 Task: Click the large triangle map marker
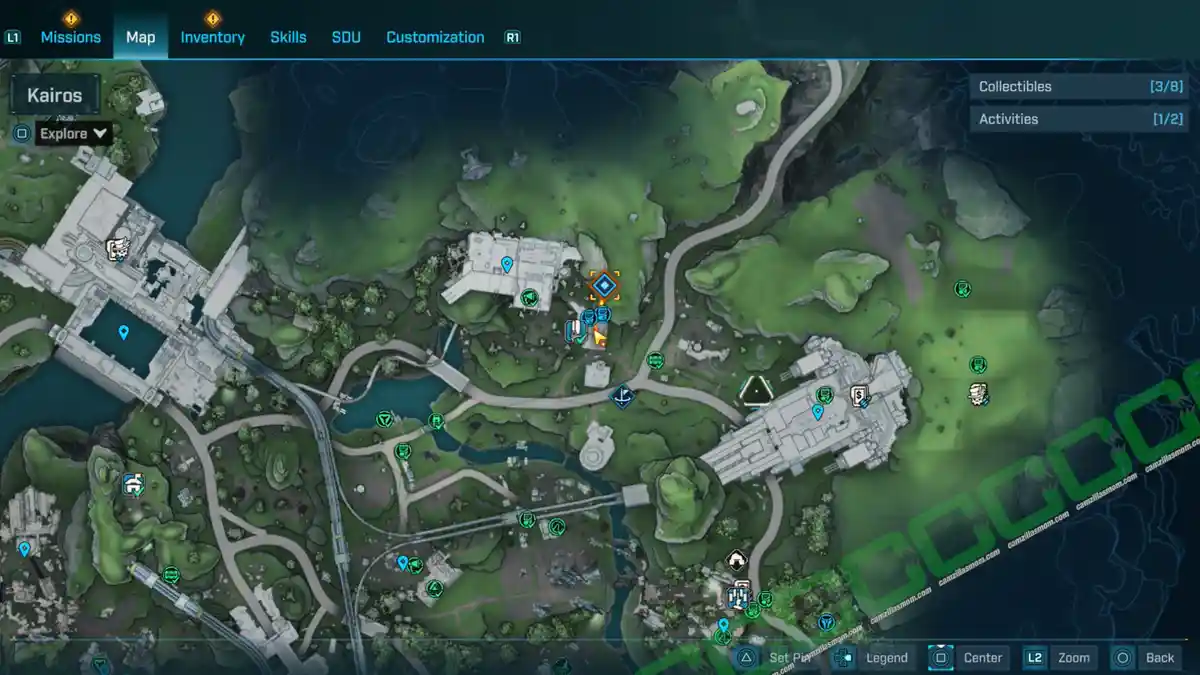click(757, 389)
